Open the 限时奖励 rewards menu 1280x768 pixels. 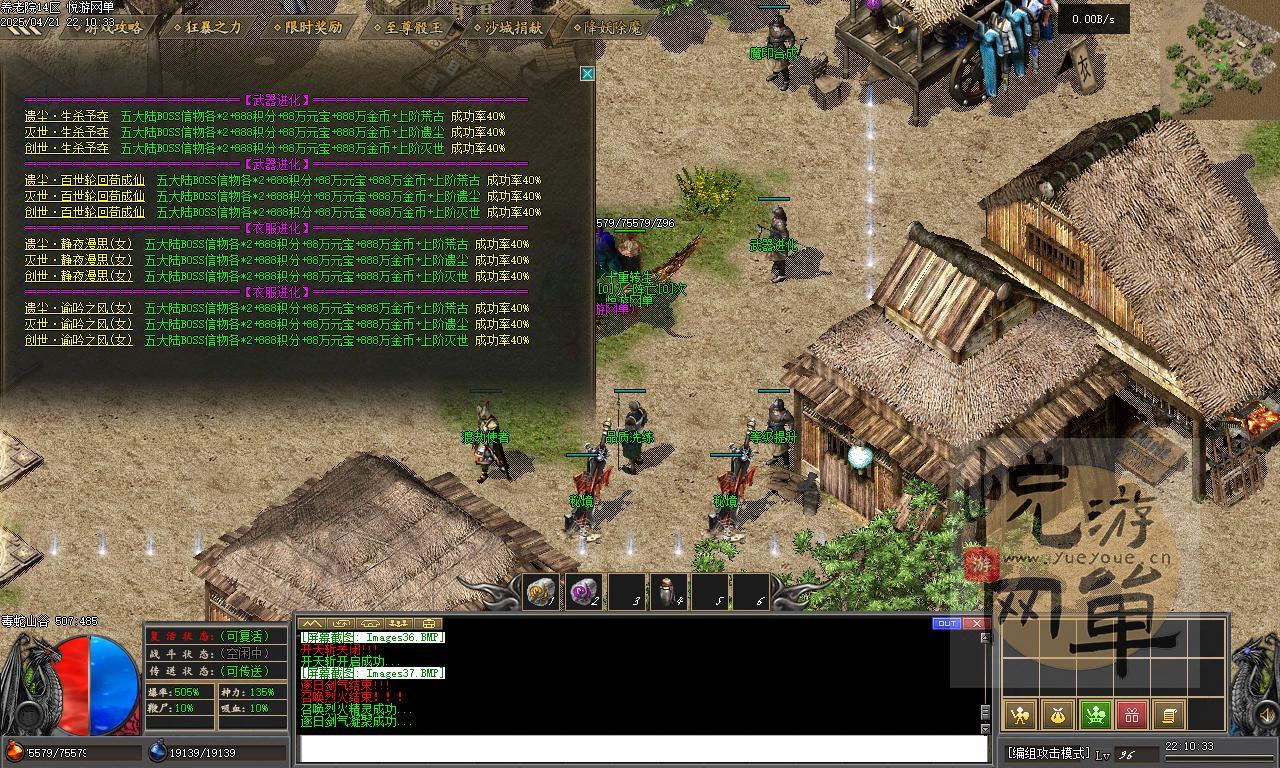308,27
